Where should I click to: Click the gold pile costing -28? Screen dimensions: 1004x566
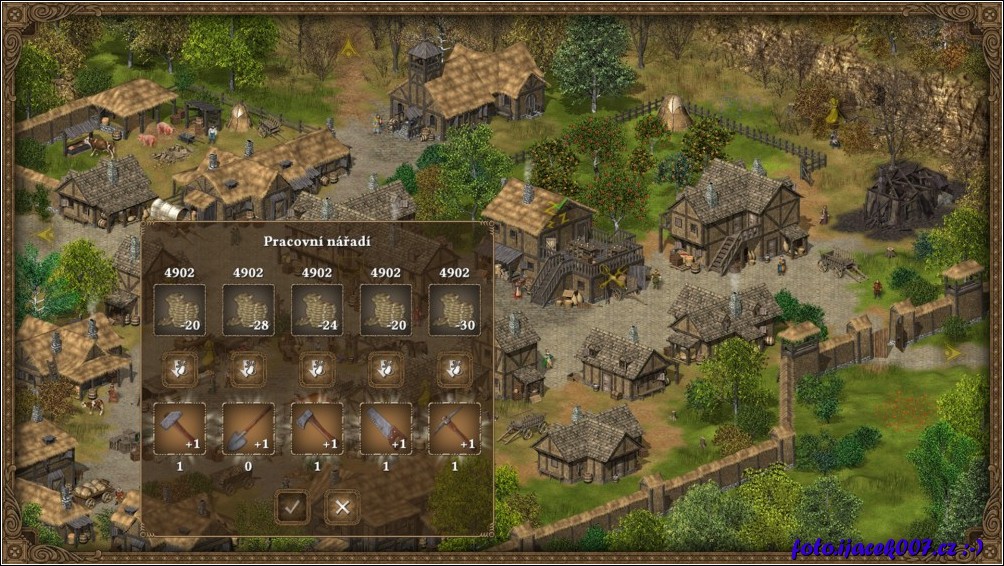[x=248, y=310]
